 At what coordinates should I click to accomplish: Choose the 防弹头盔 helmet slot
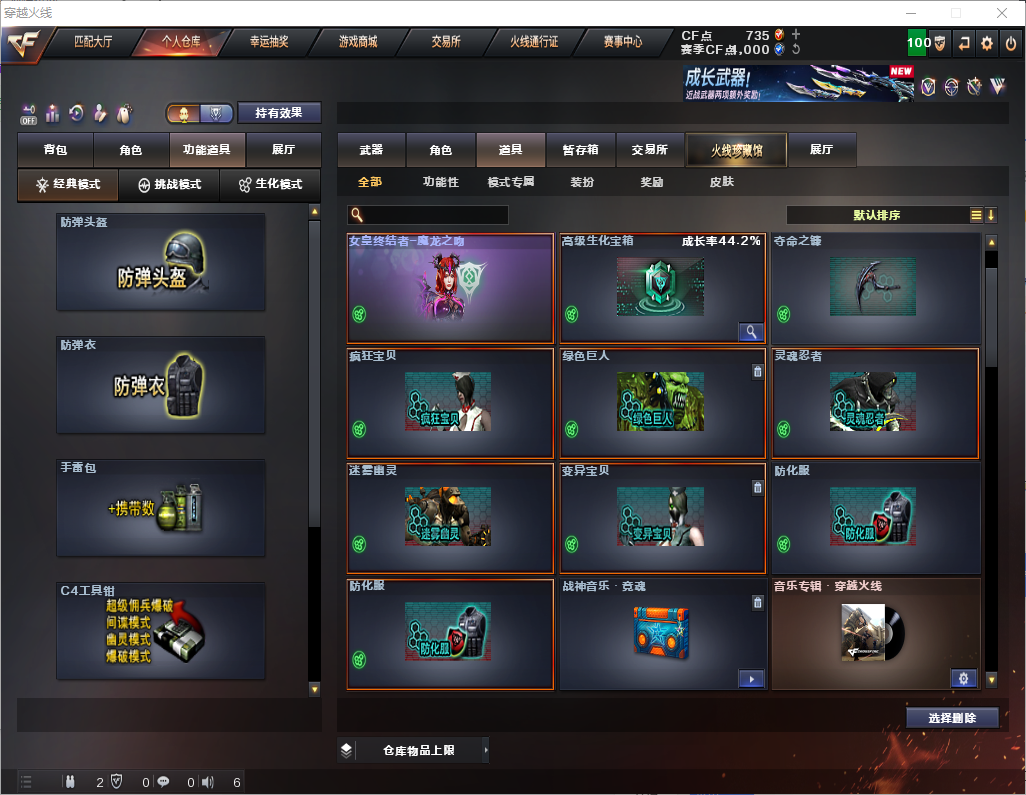pyautogui.click(x=161, y=262)
